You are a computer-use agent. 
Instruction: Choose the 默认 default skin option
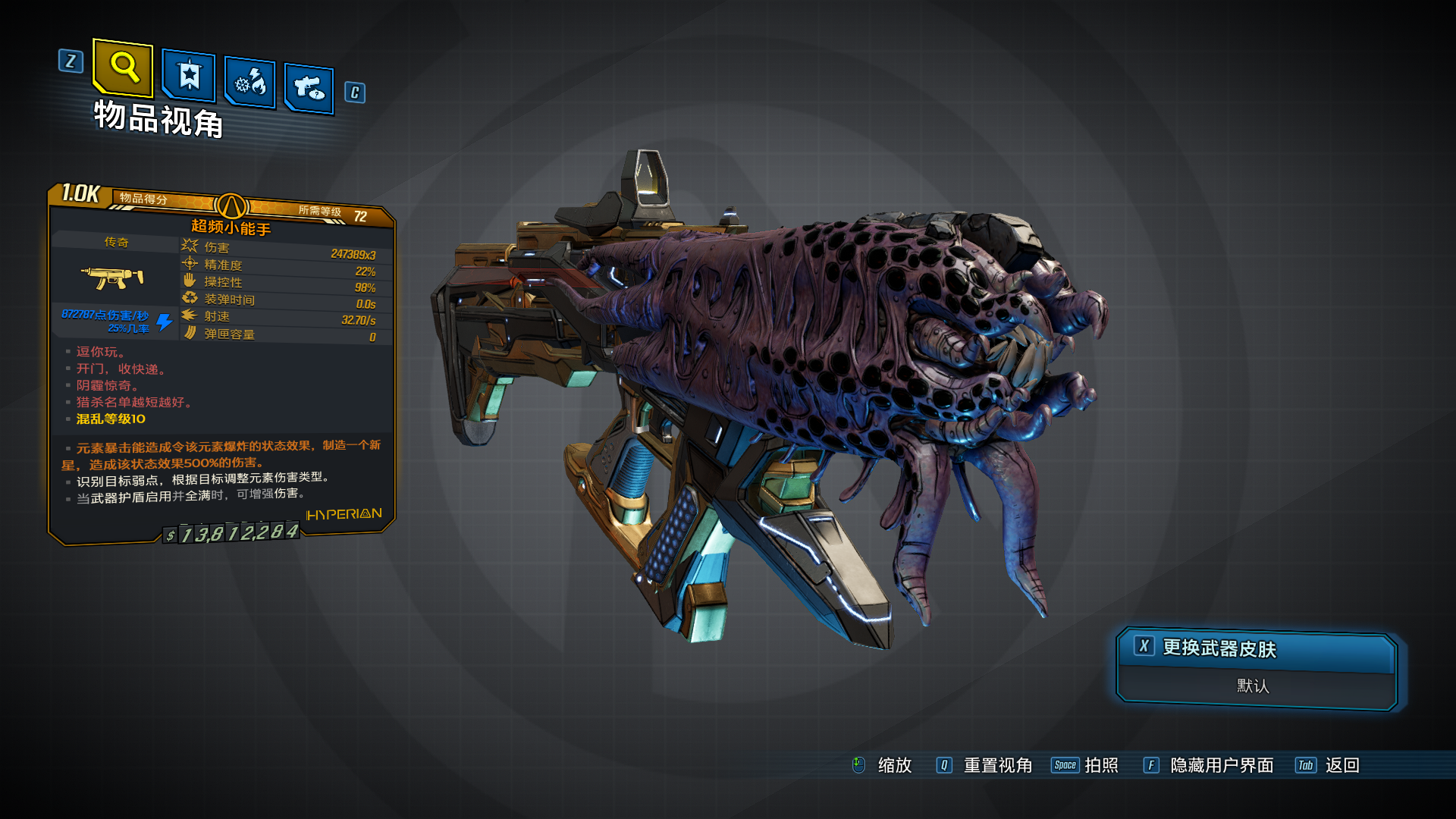tap(1253, 686)
